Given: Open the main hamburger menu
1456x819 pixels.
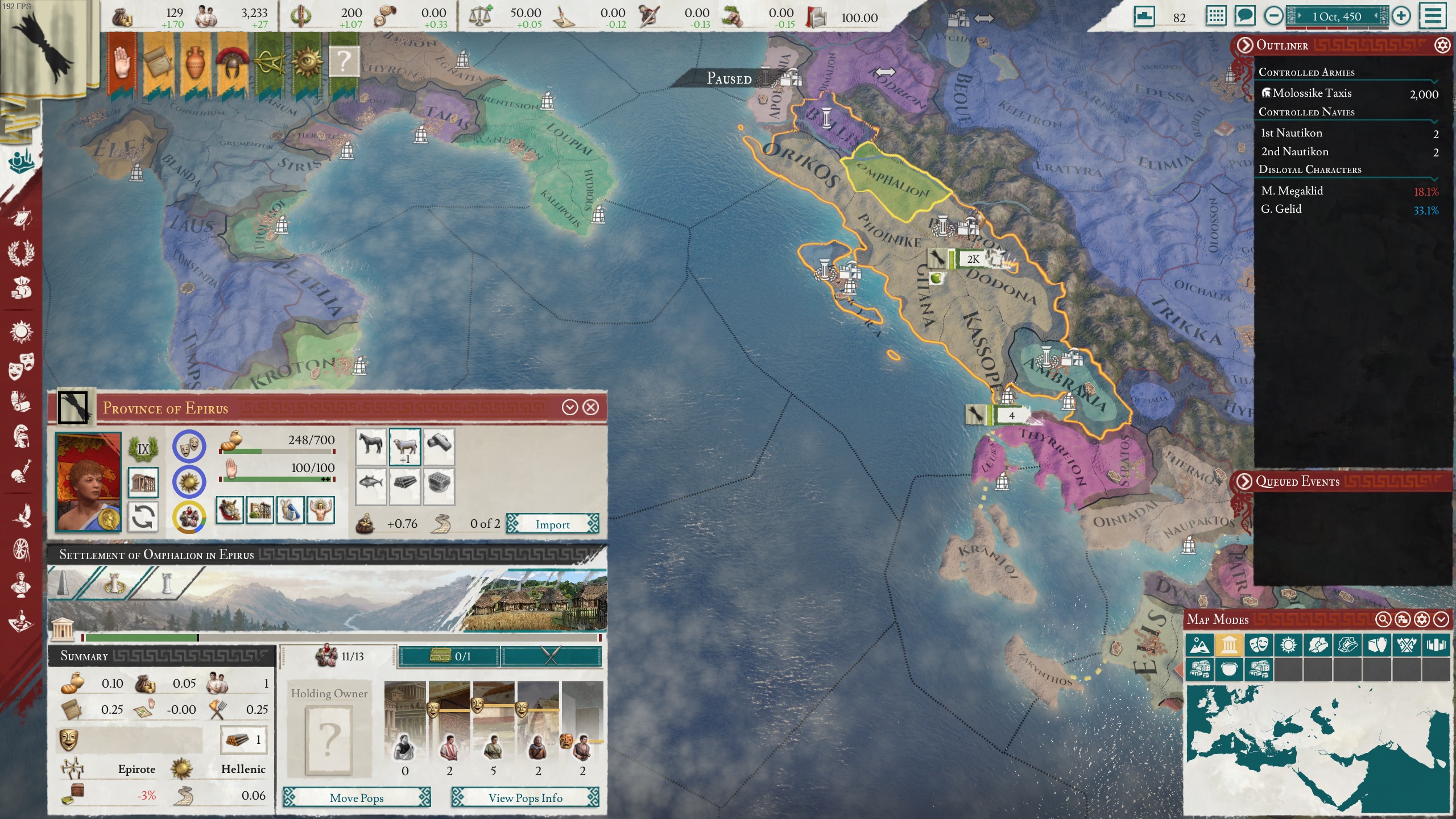Looking at the screenshot, I should [x=1432, y=16].
